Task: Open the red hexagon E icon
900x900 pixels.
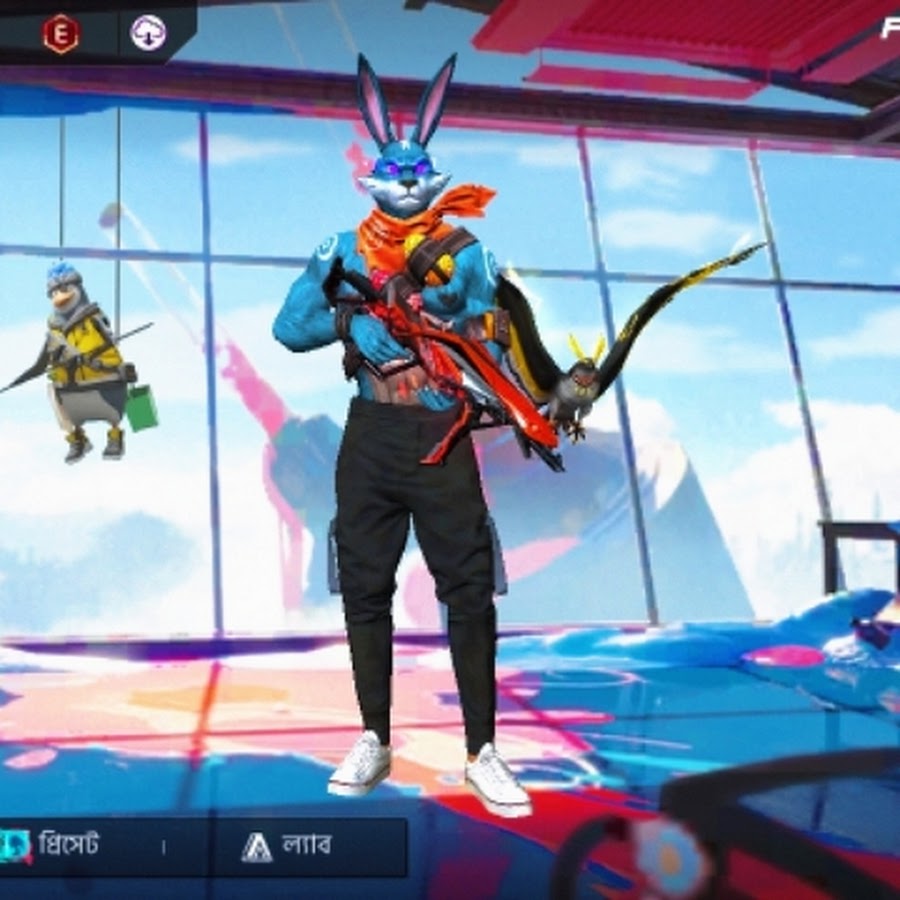Action: tap(60, 33)
